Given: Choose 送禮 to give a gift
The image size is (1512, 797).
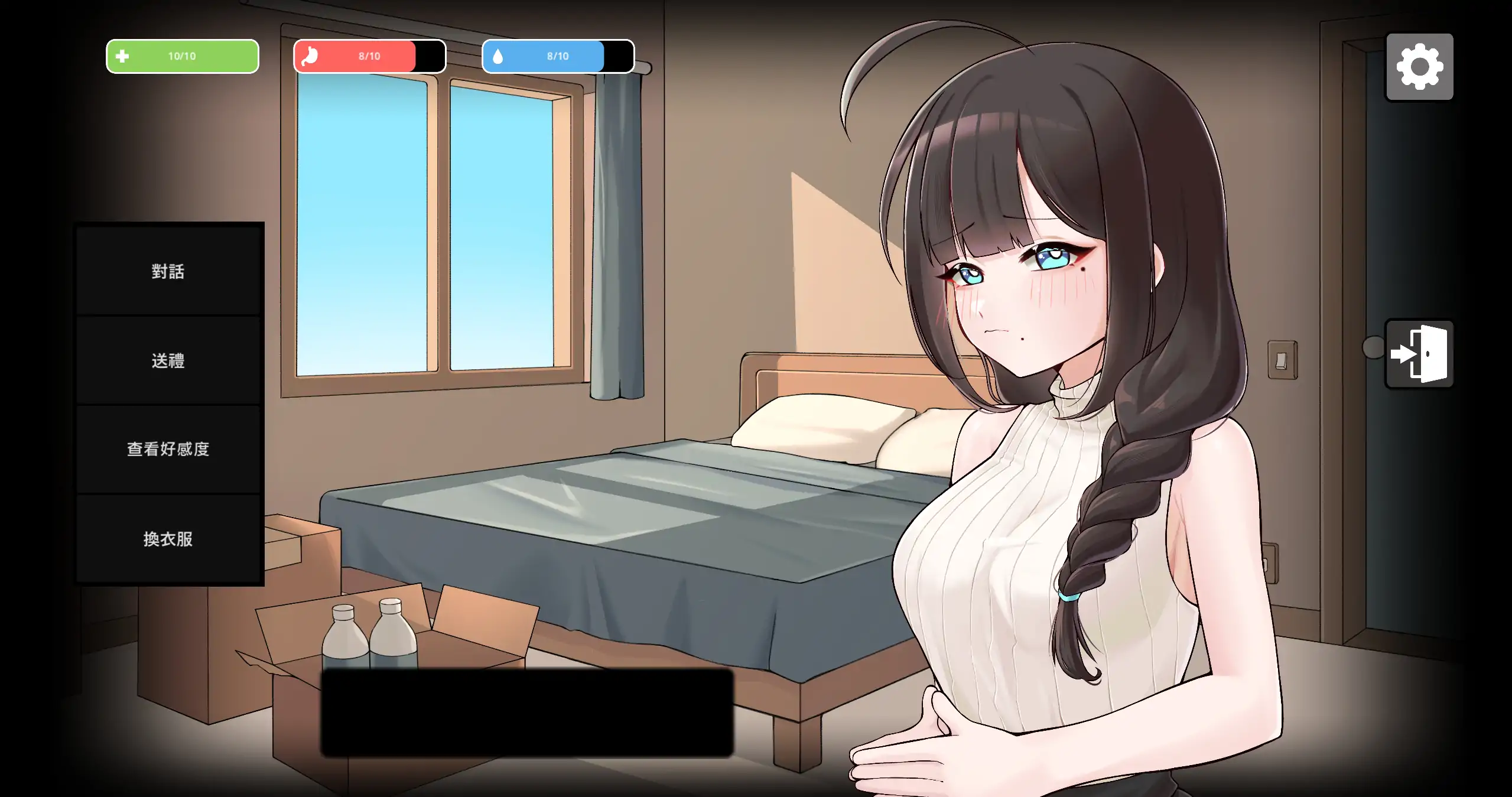Looking at the screenshot, I should click(x=168, y=361).
